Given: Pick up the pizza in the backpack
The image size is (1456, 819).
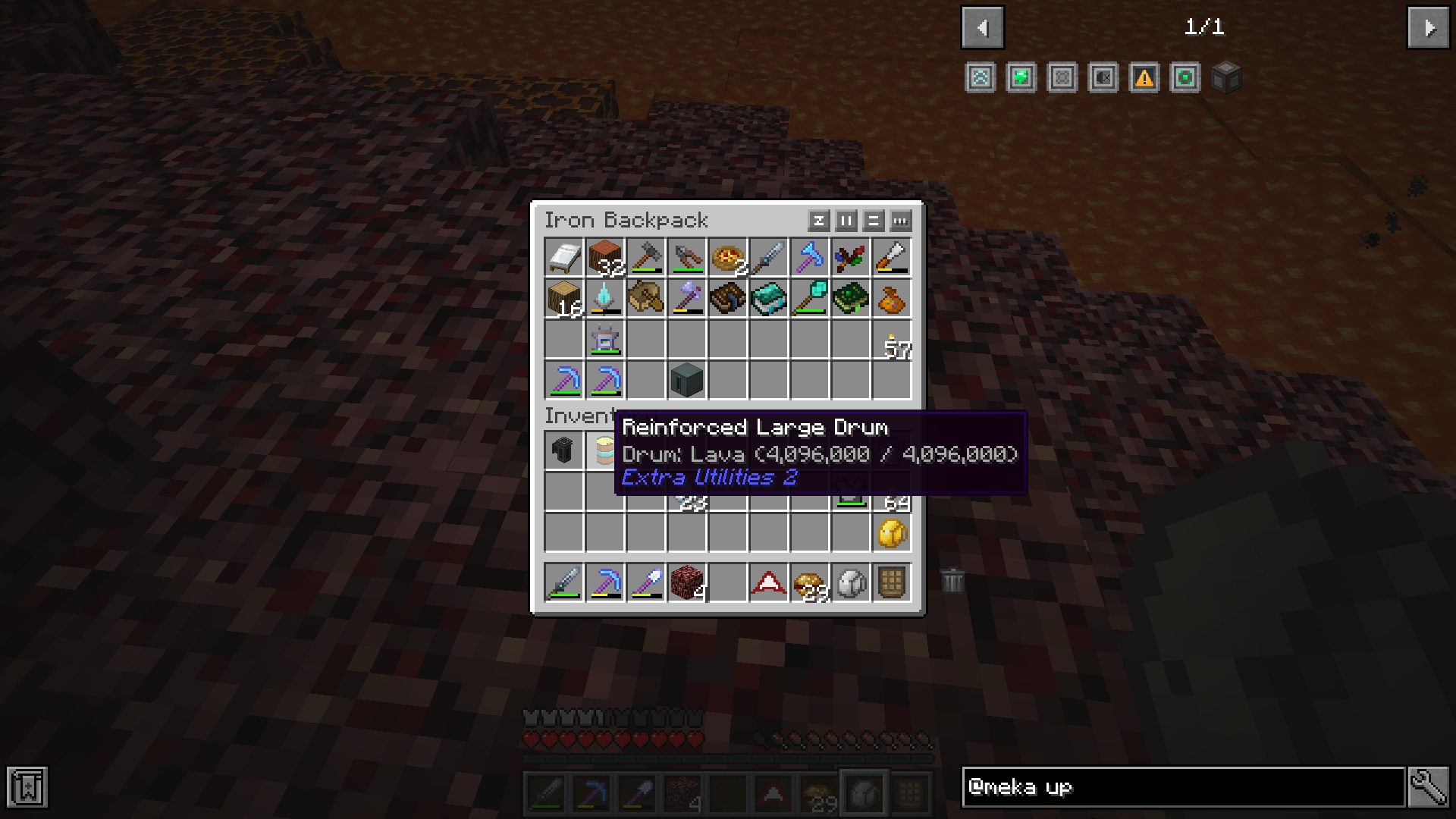Looking at the screenshot, I should click(x=728, y=257).
